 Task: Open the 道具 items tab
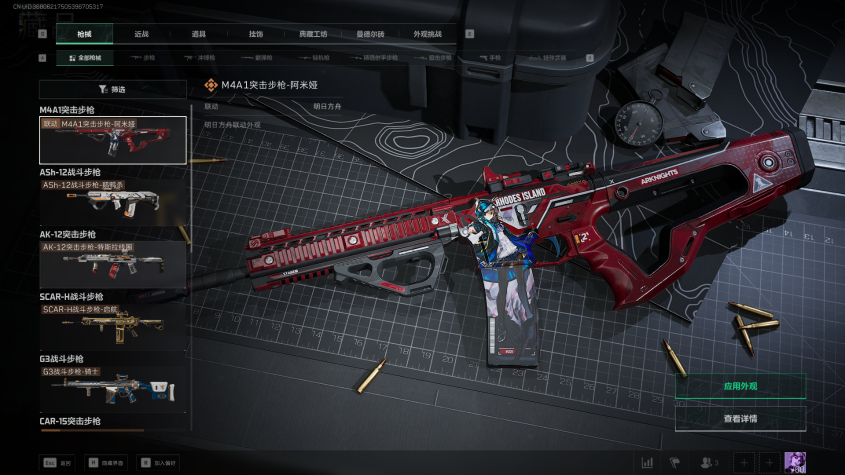coord(198,34)
